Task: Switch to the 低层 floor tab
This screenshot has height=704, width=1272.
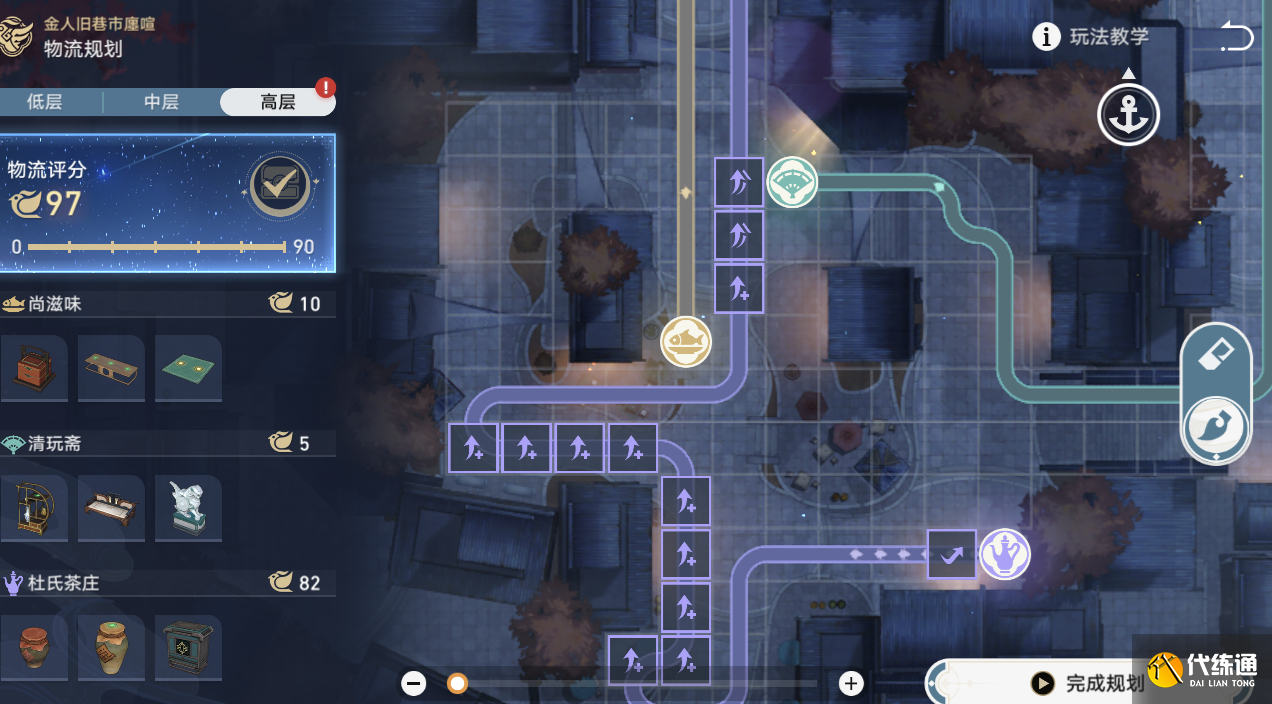Action: 45,102
